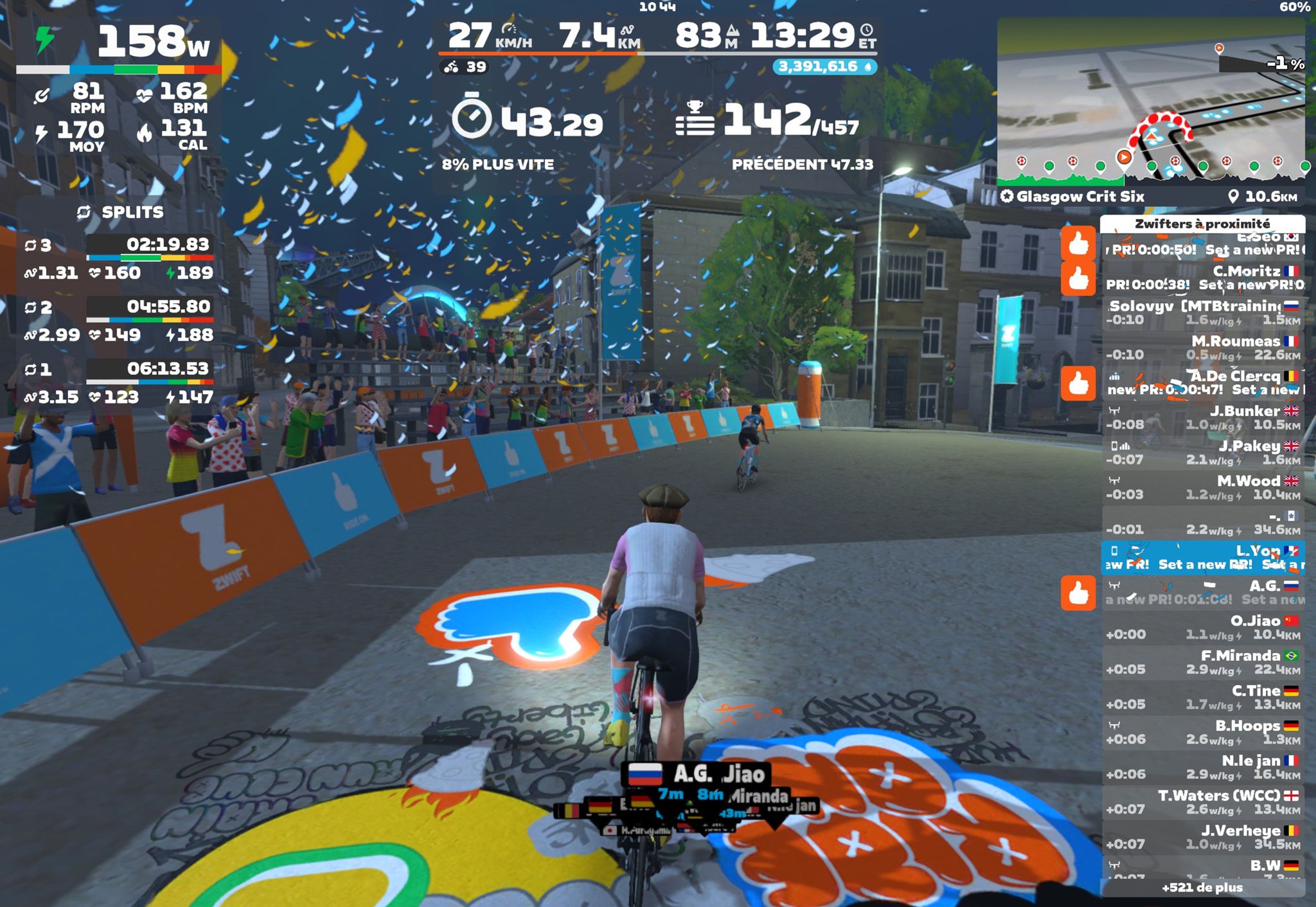
Task: Click M.Wood in the riders list
Action: point(1202,487)
